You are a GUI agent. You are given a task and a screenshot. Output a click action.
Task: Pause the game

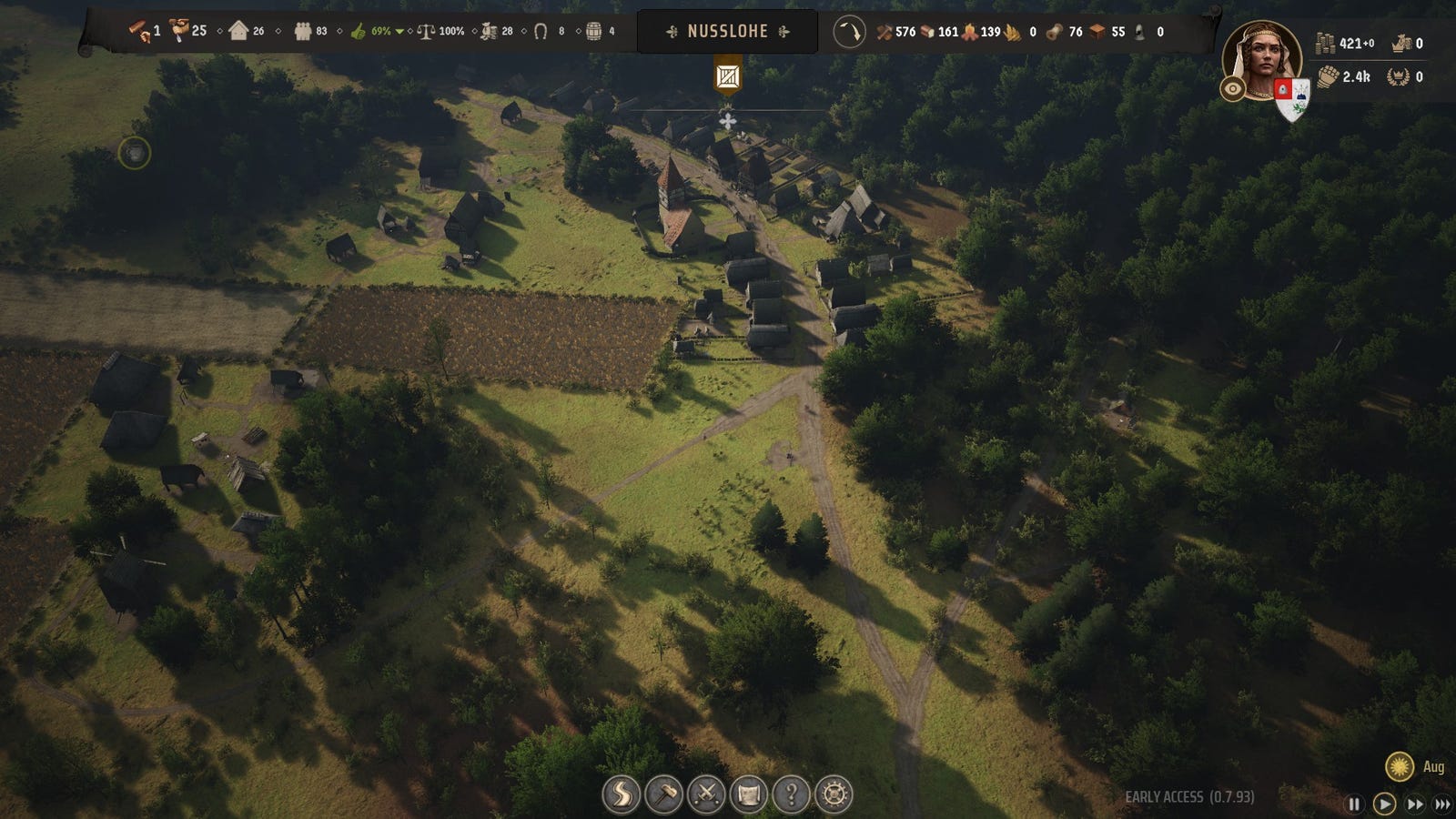(x=1354, y=804)
